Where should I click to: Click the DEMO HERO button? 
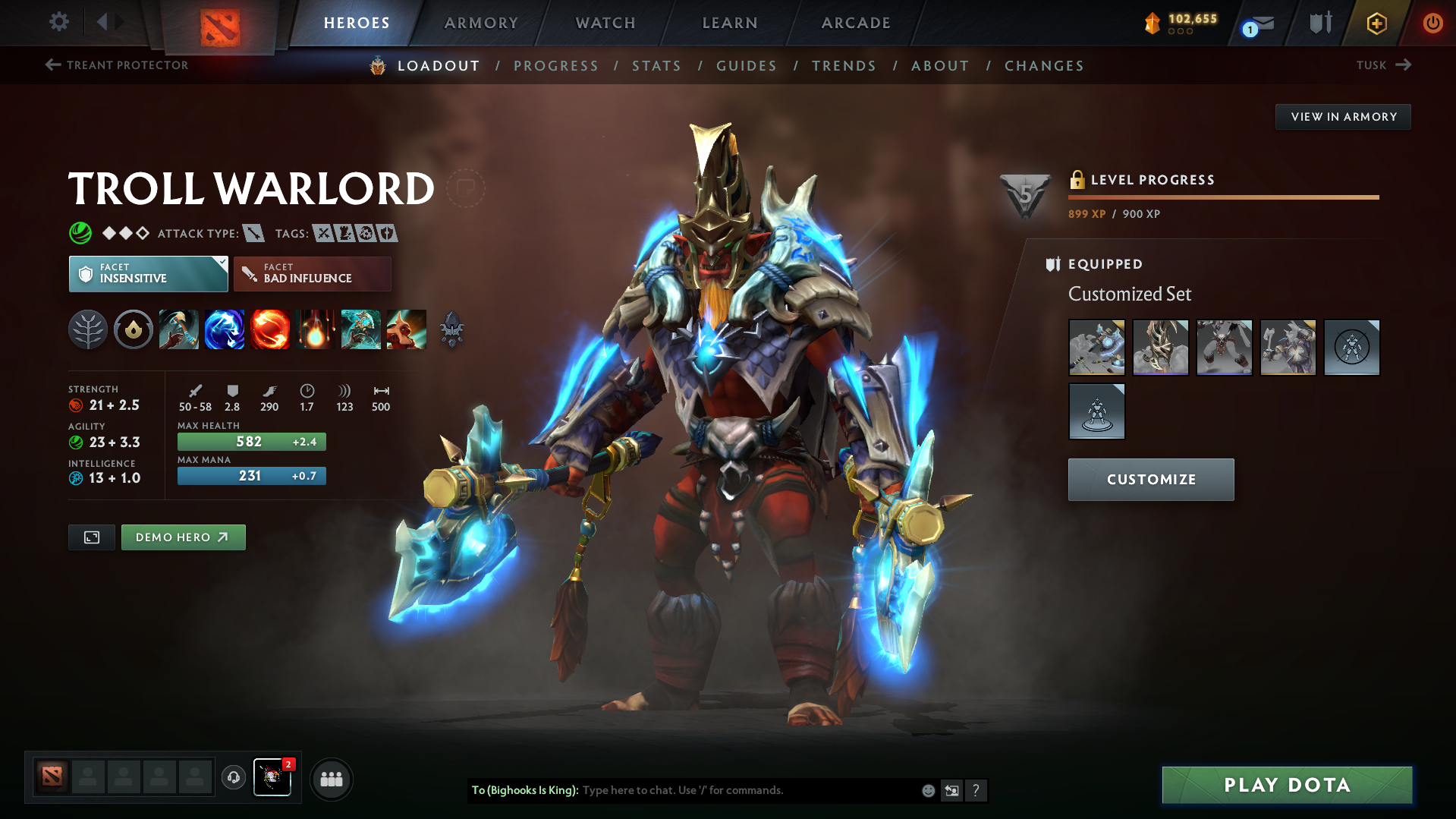(183, 537)
